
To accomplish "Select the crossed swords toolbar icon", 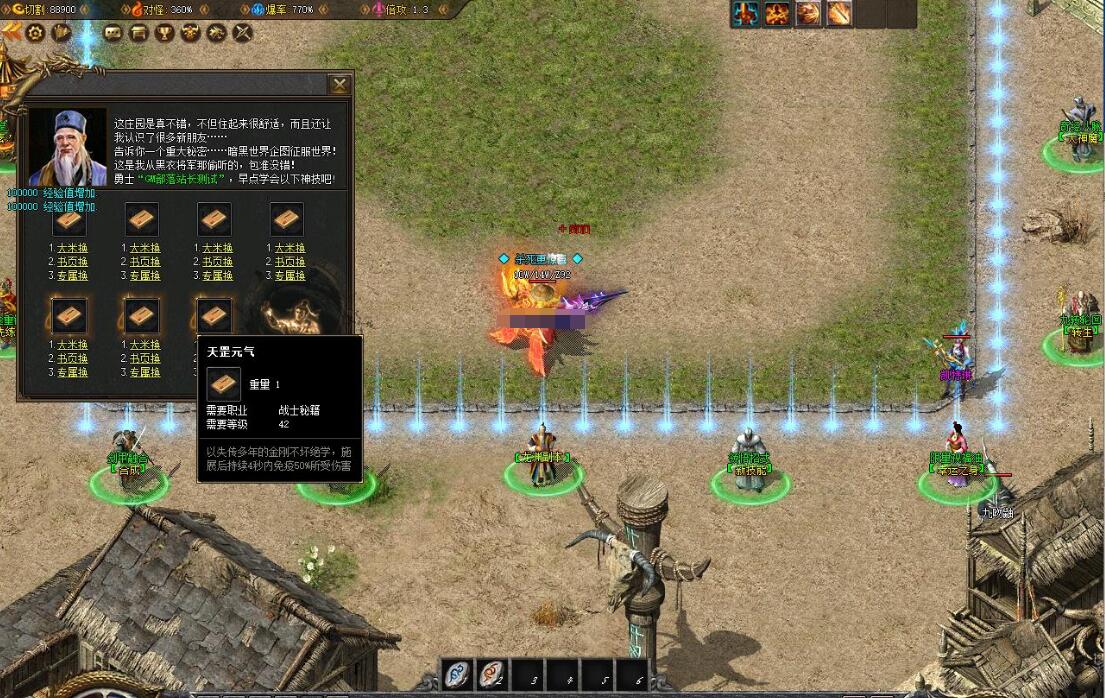I will [242, 33].
